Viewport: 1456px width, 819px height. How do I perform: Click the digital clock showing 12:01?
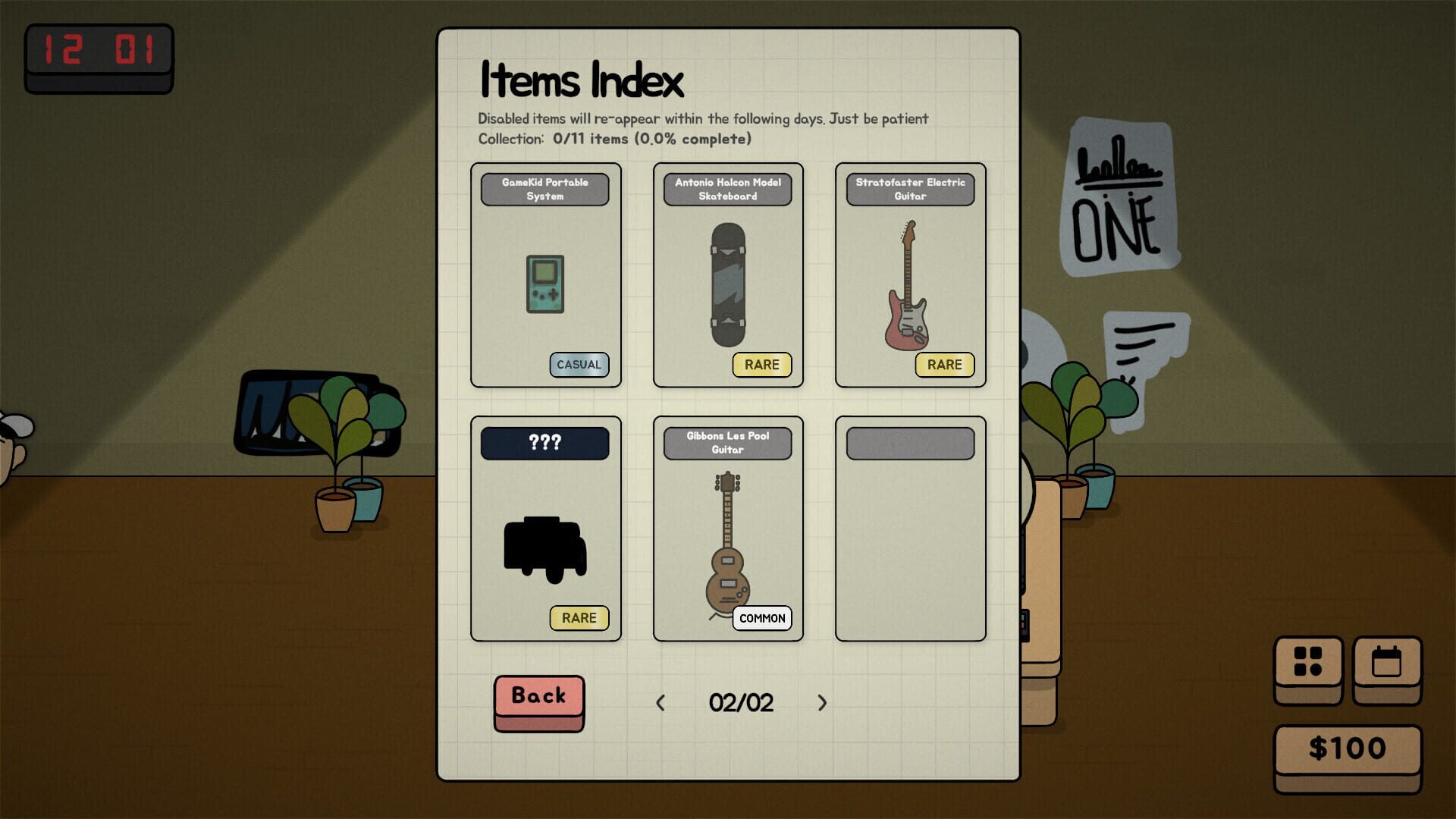click(99, 50)
